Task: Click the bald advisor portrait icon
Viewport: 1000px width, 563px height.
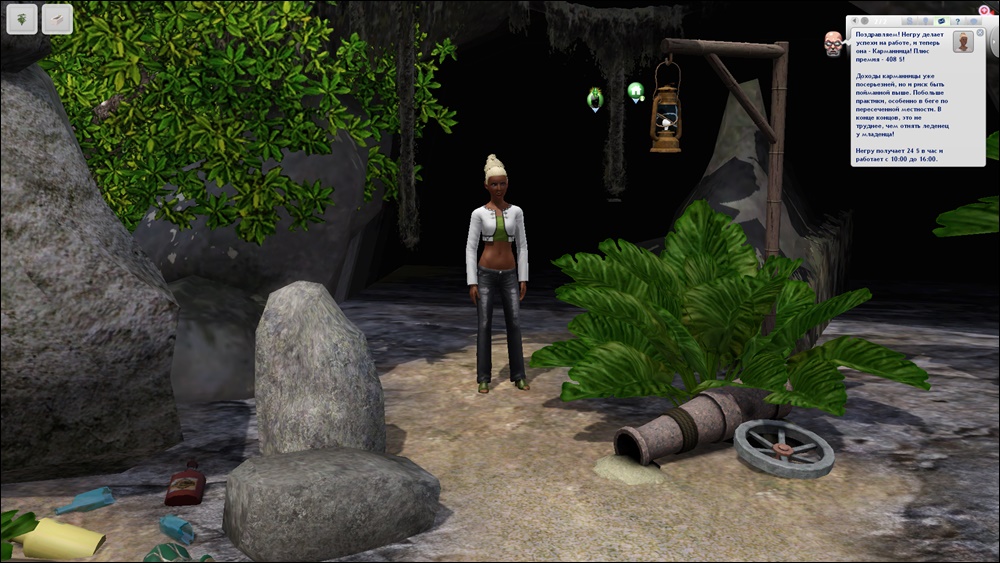Action: click(x=833, y=43)
